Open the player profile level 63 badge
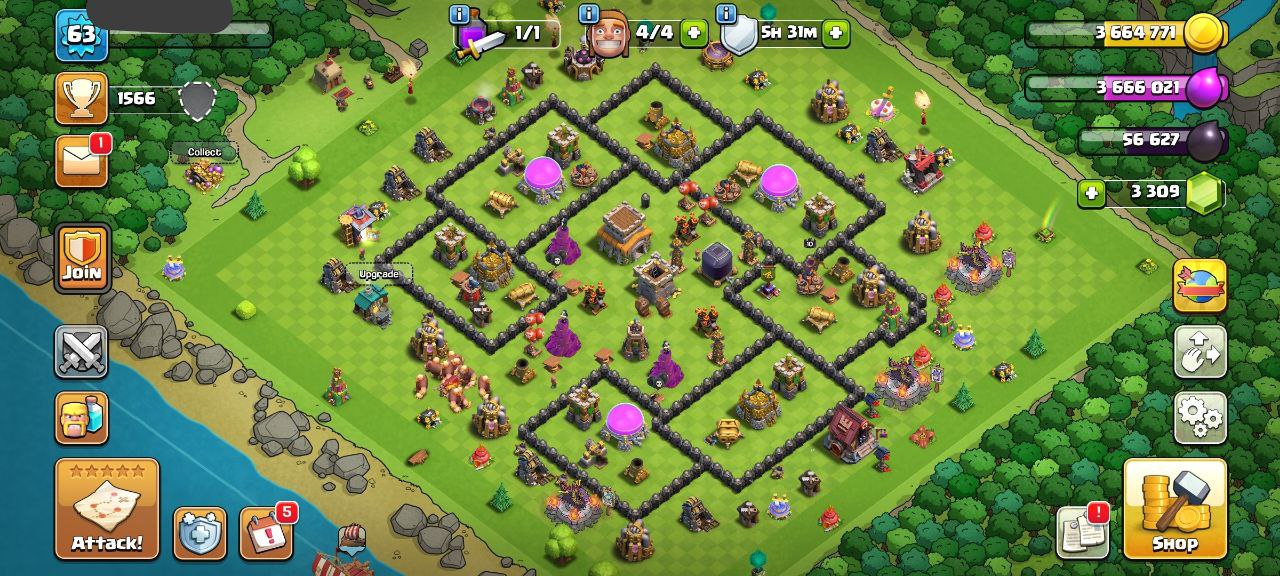Screen dimensions: 1280x576 point(81,36)
